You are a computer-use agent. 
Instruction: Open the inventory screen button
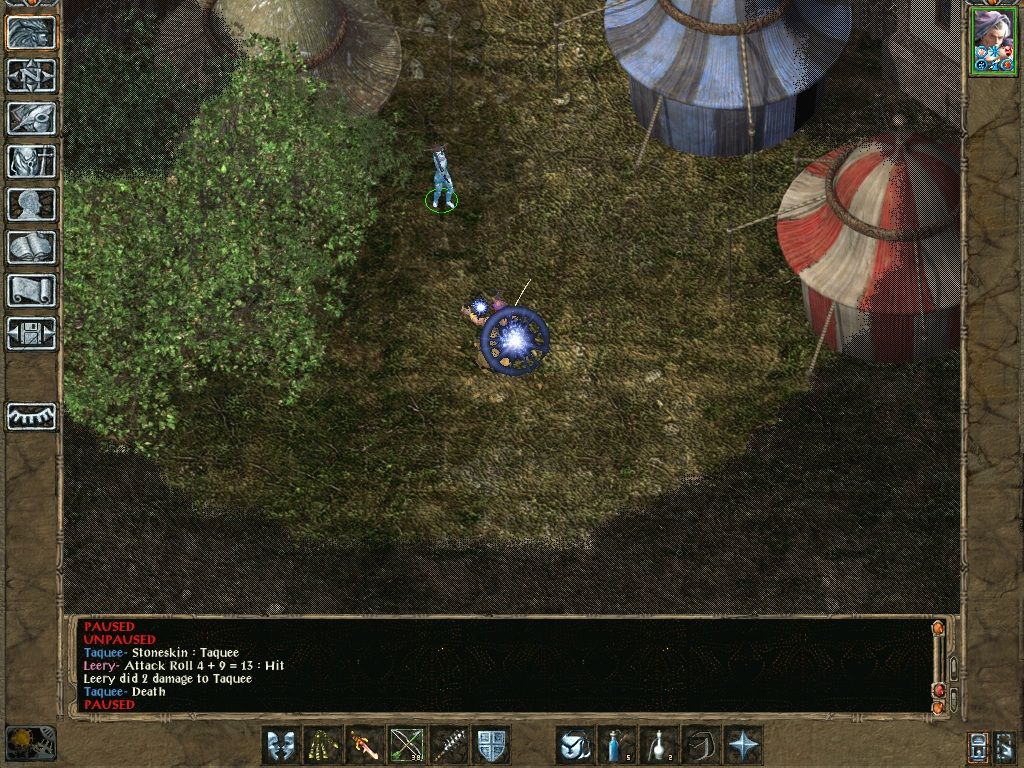31,161
